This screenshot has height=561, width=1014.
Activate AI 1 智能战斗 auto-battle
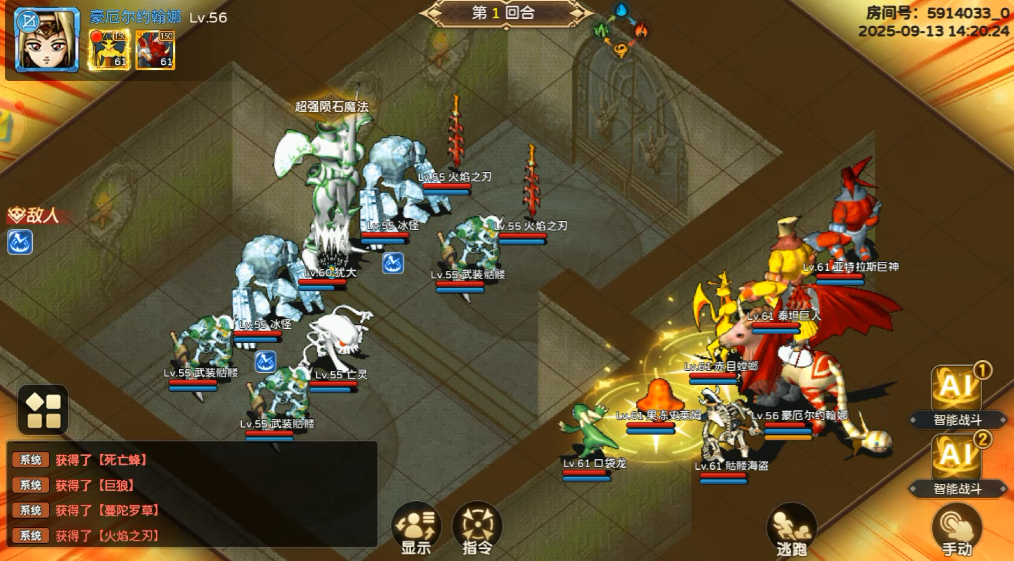click(956, 394)
